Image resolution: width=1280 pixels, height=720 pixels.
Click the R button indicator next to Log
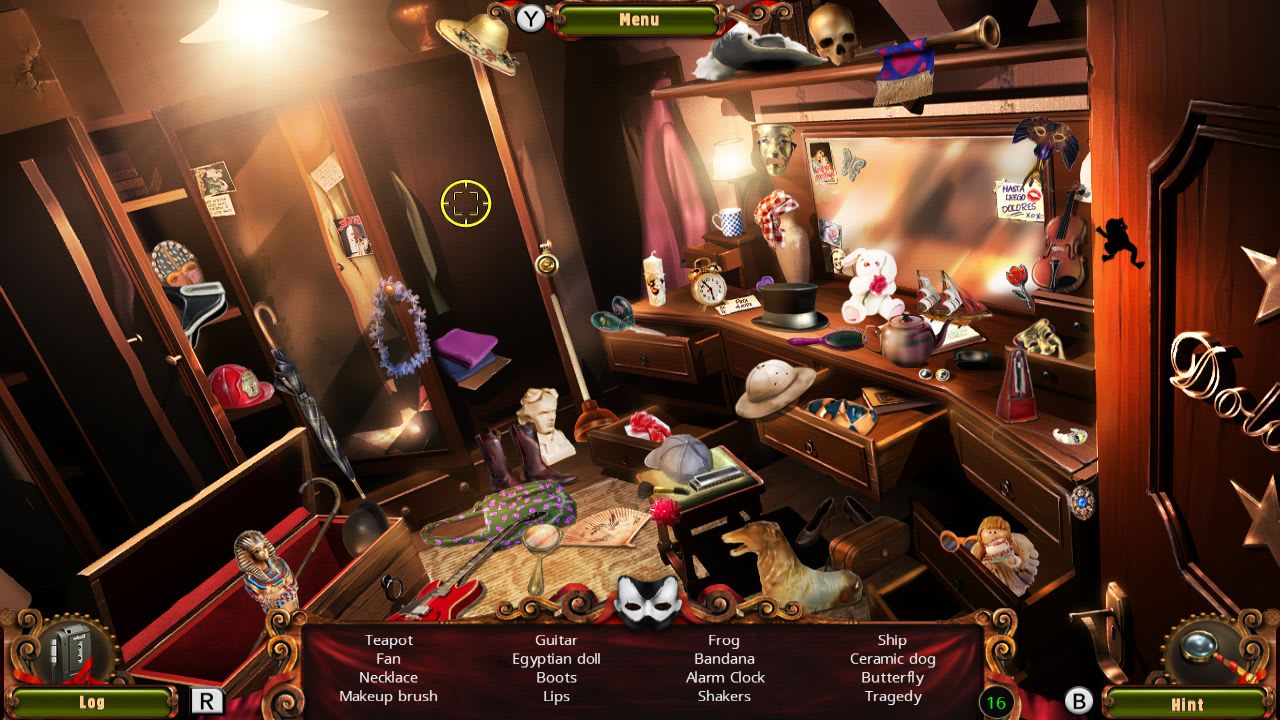[207, 700]
